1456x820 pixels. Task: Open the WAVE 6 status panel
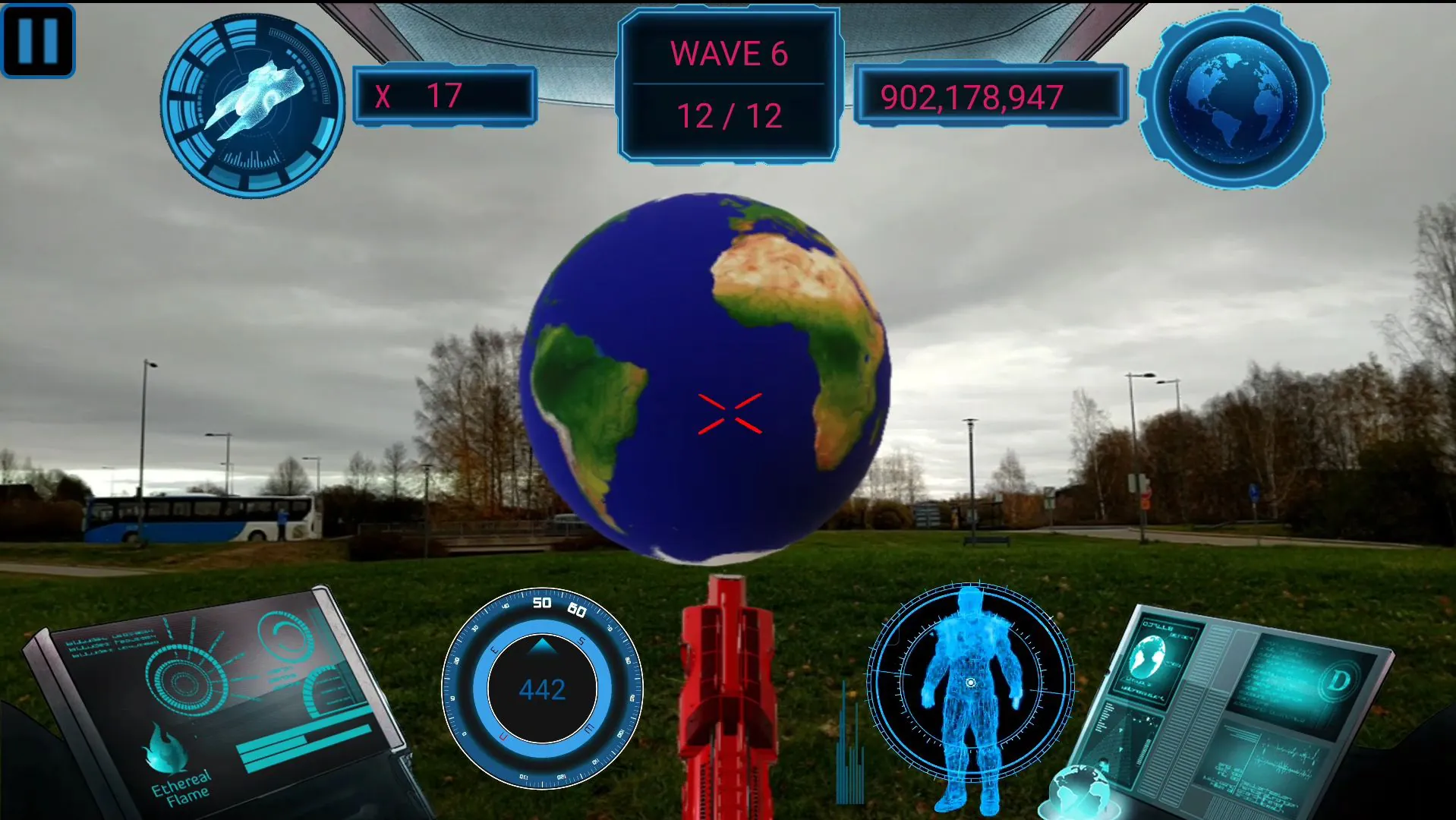728,84
